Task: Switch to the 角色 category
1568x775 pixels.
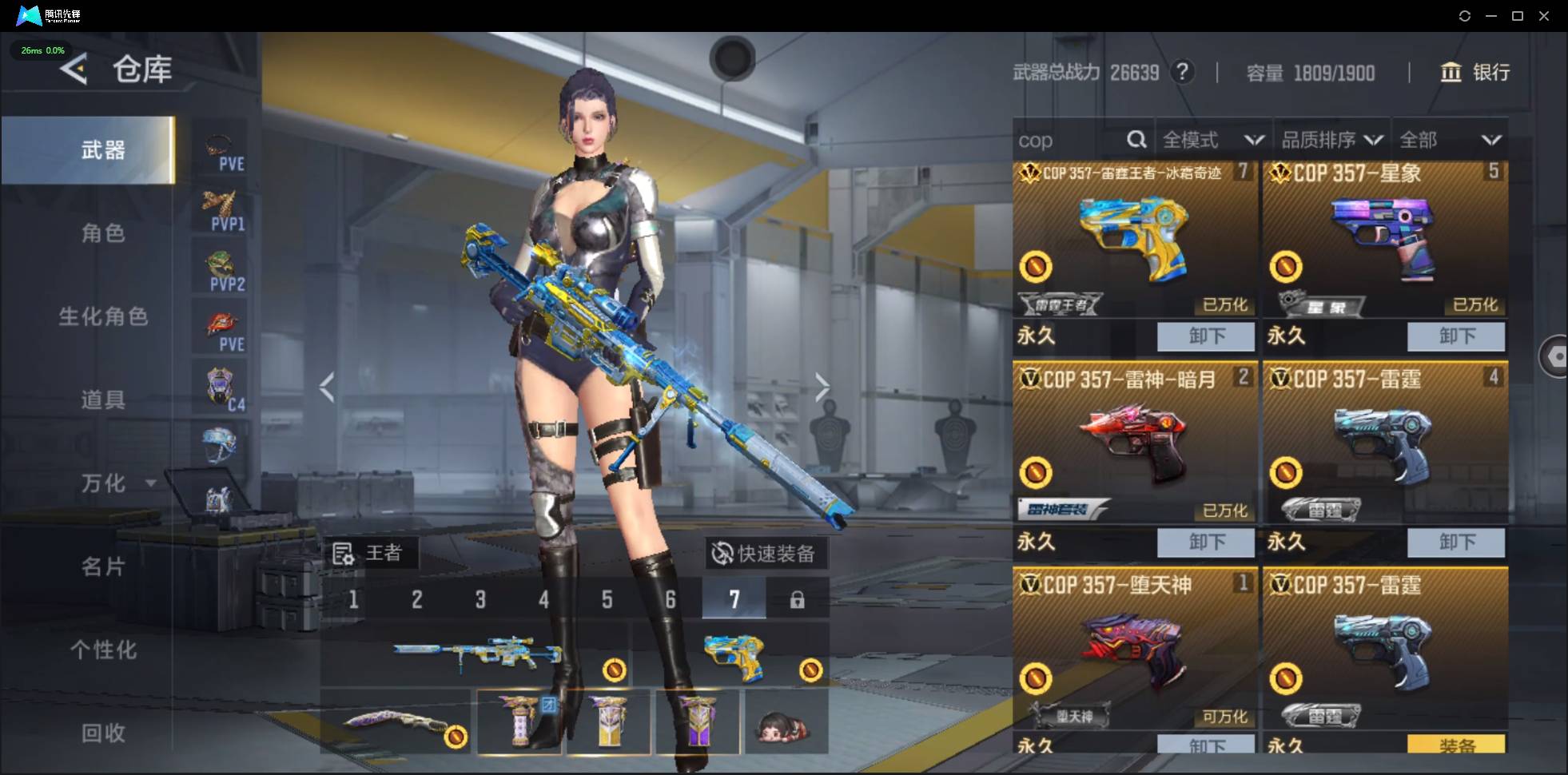Action: (103, 233)
